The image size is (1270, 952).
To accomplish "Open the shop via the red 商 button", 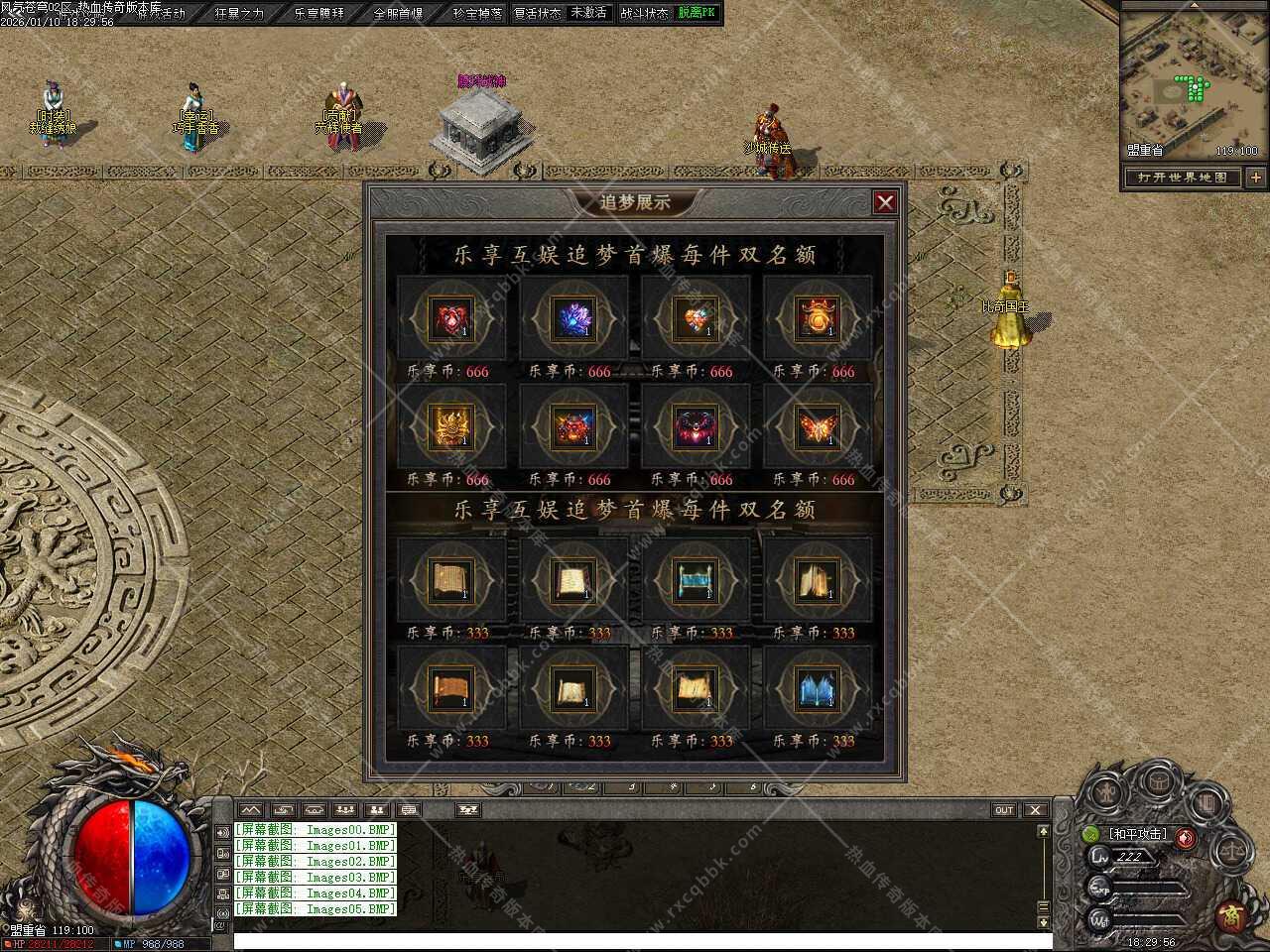I will [1231, 914].
